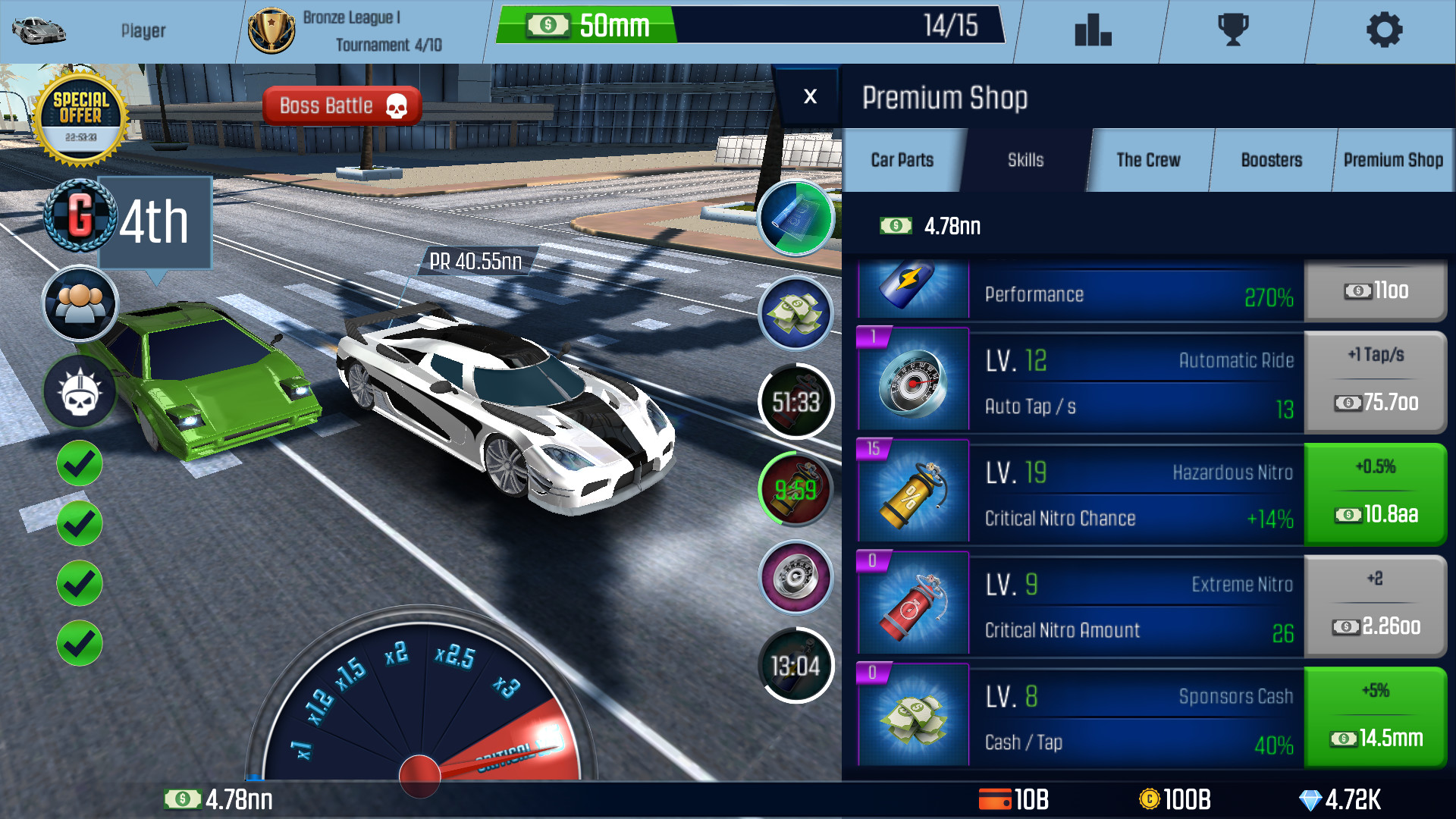Buy the Performance upgrade for 1100
This screenshot has height=819, width=1456.
[1376, 291]
